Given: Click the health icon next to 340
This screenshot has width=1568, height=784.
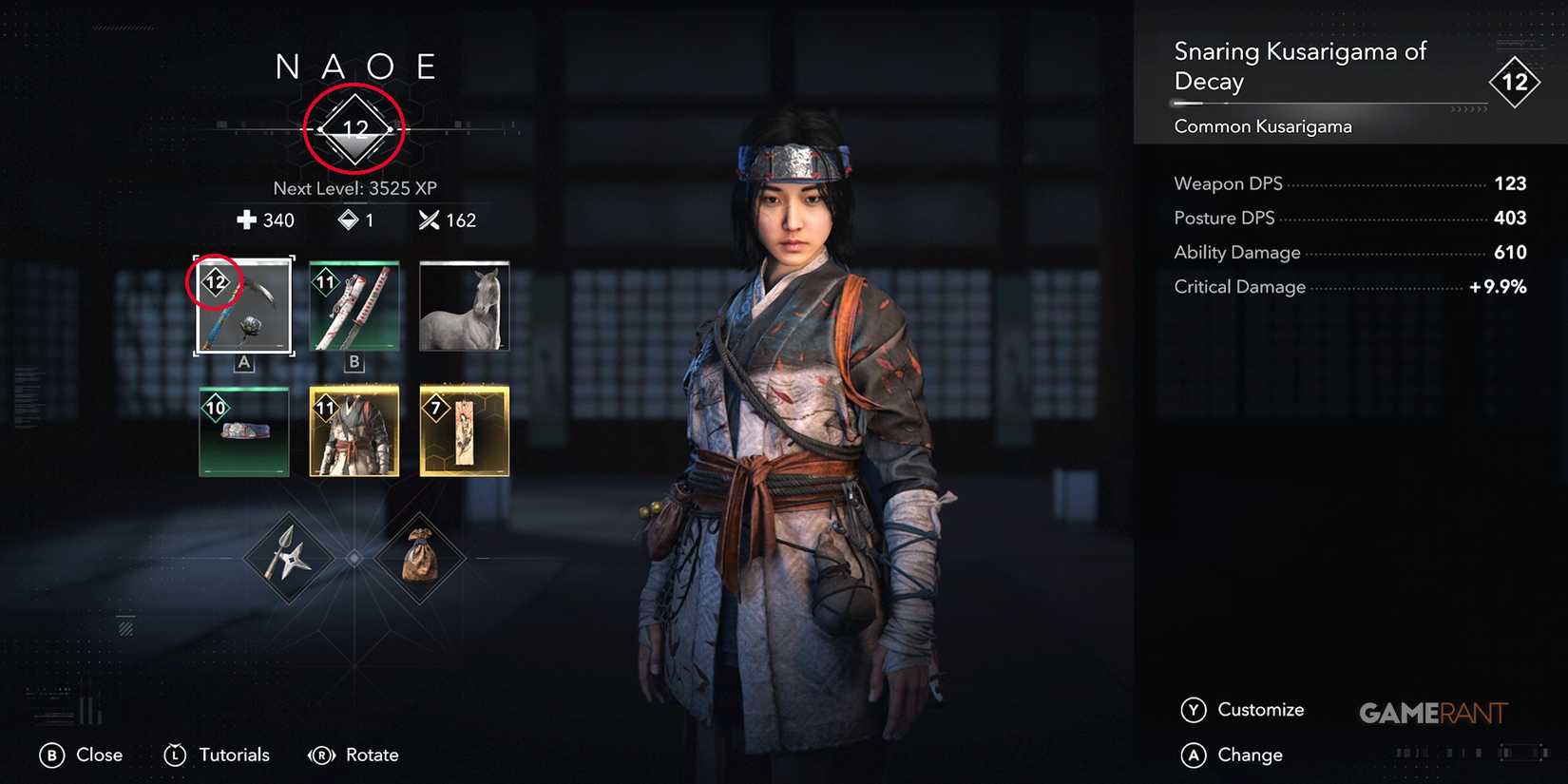Looking at the screenshot, I should pos(249,220).
